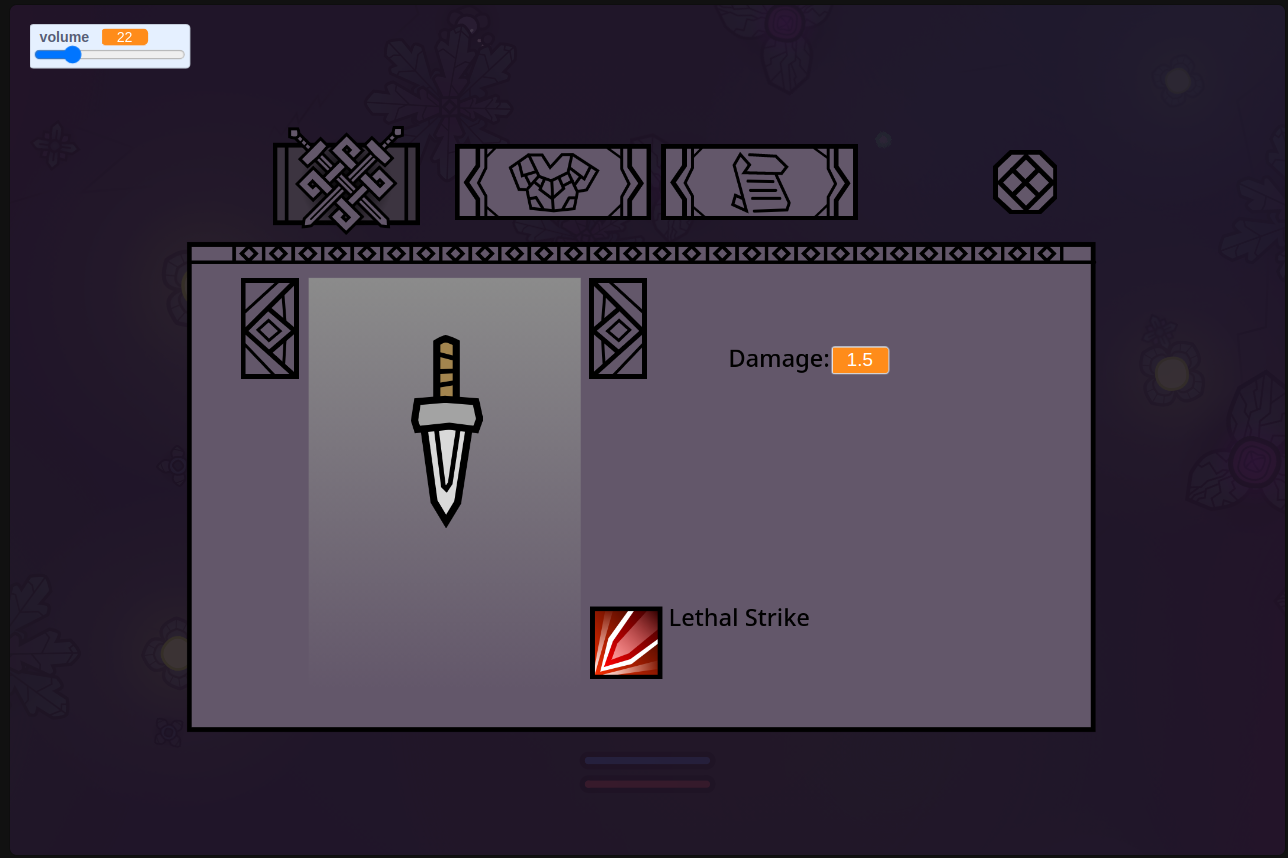Click the Lethal Strike text label
The width and height of the screenshot is (1288, 858).
point(739,618)
